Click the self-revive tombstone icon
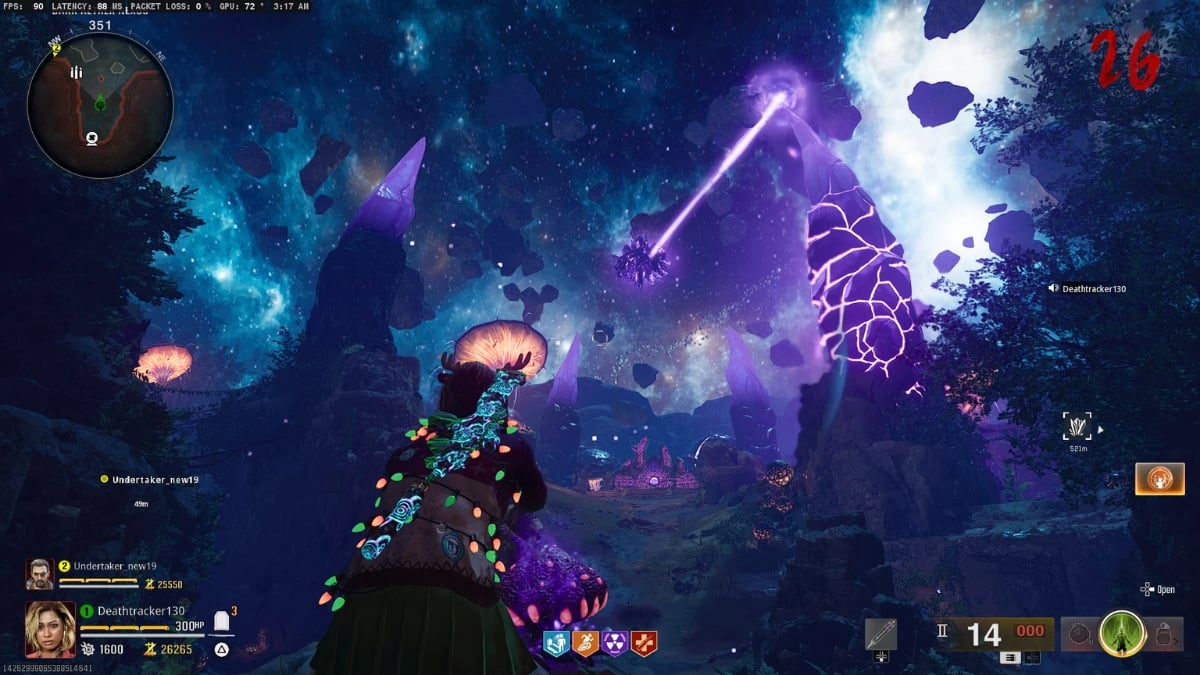The width and height of the screenshot is (1200, 675). click(224, 624)
